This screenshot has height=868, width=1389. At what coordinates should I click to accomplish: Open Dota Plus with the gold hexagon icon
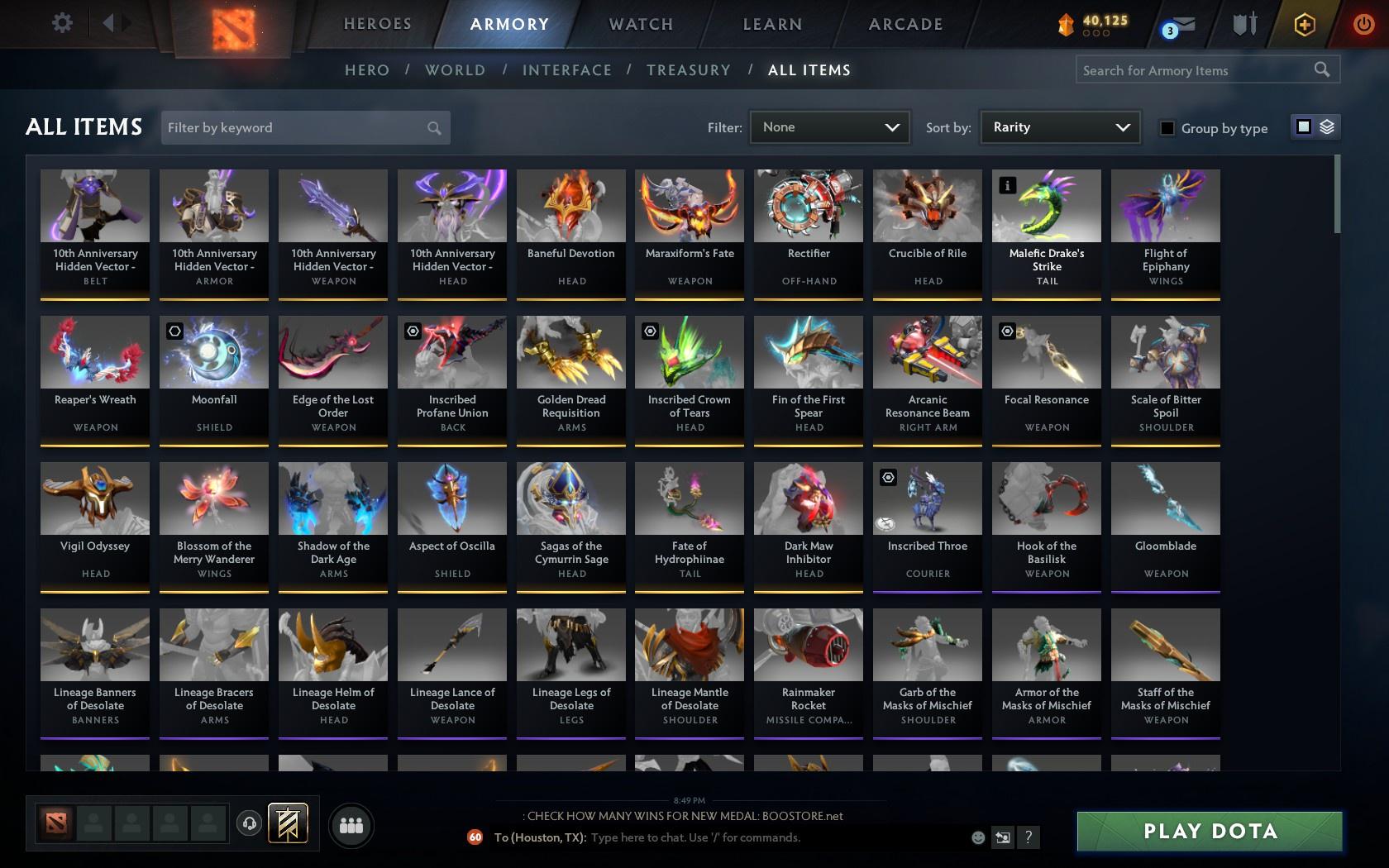click(1305, 25)
